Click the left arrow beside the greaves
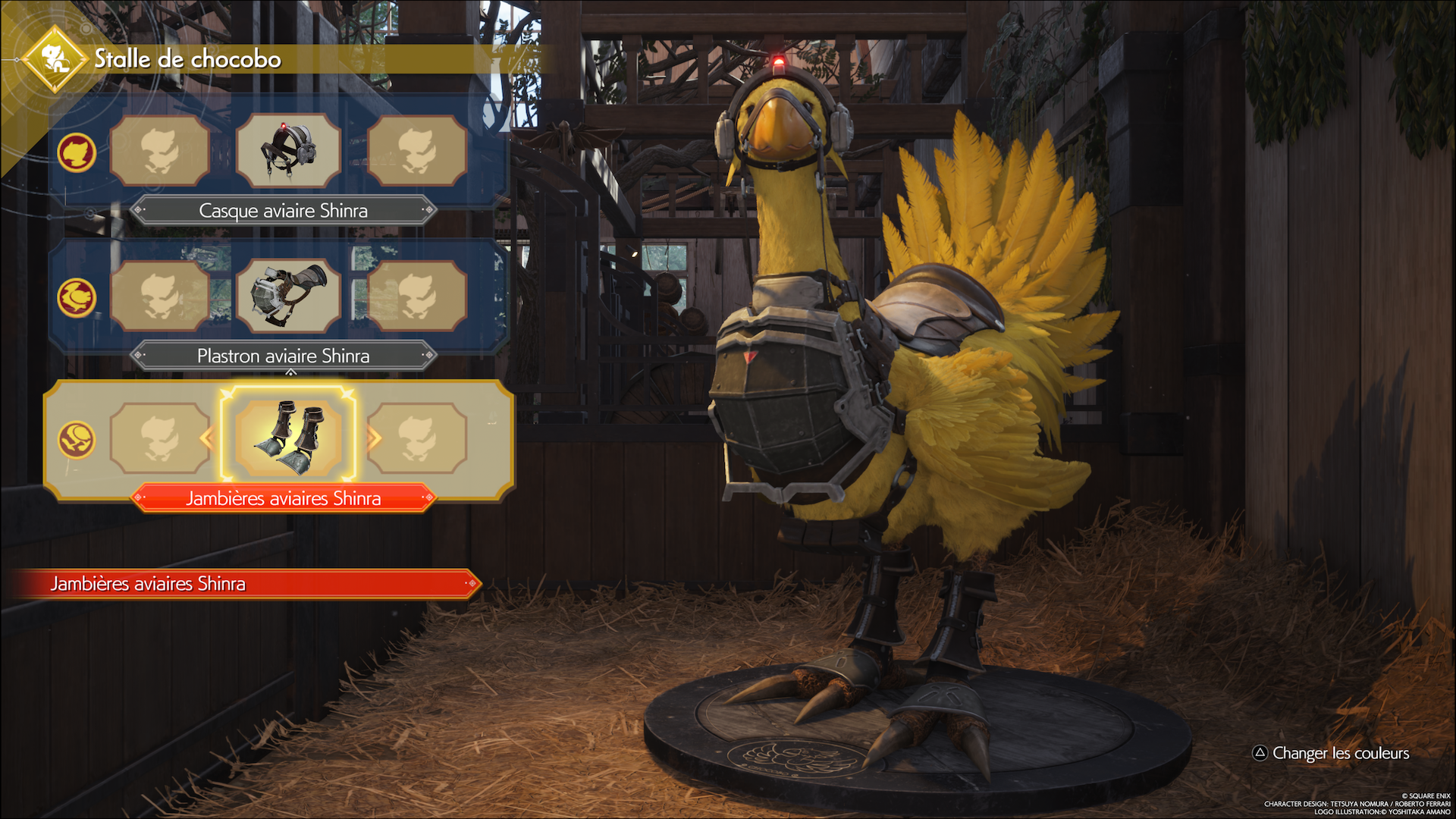1456x819 pixels. click(206, 438)
